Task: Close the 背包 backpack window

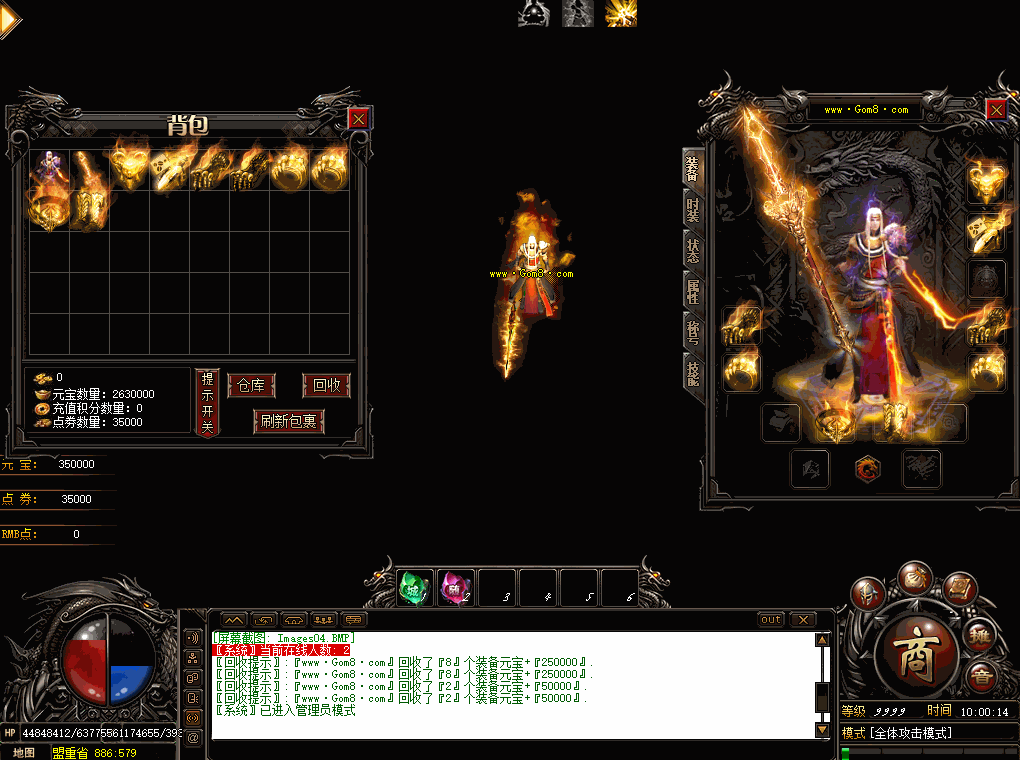Action: [x=359, y=119]
